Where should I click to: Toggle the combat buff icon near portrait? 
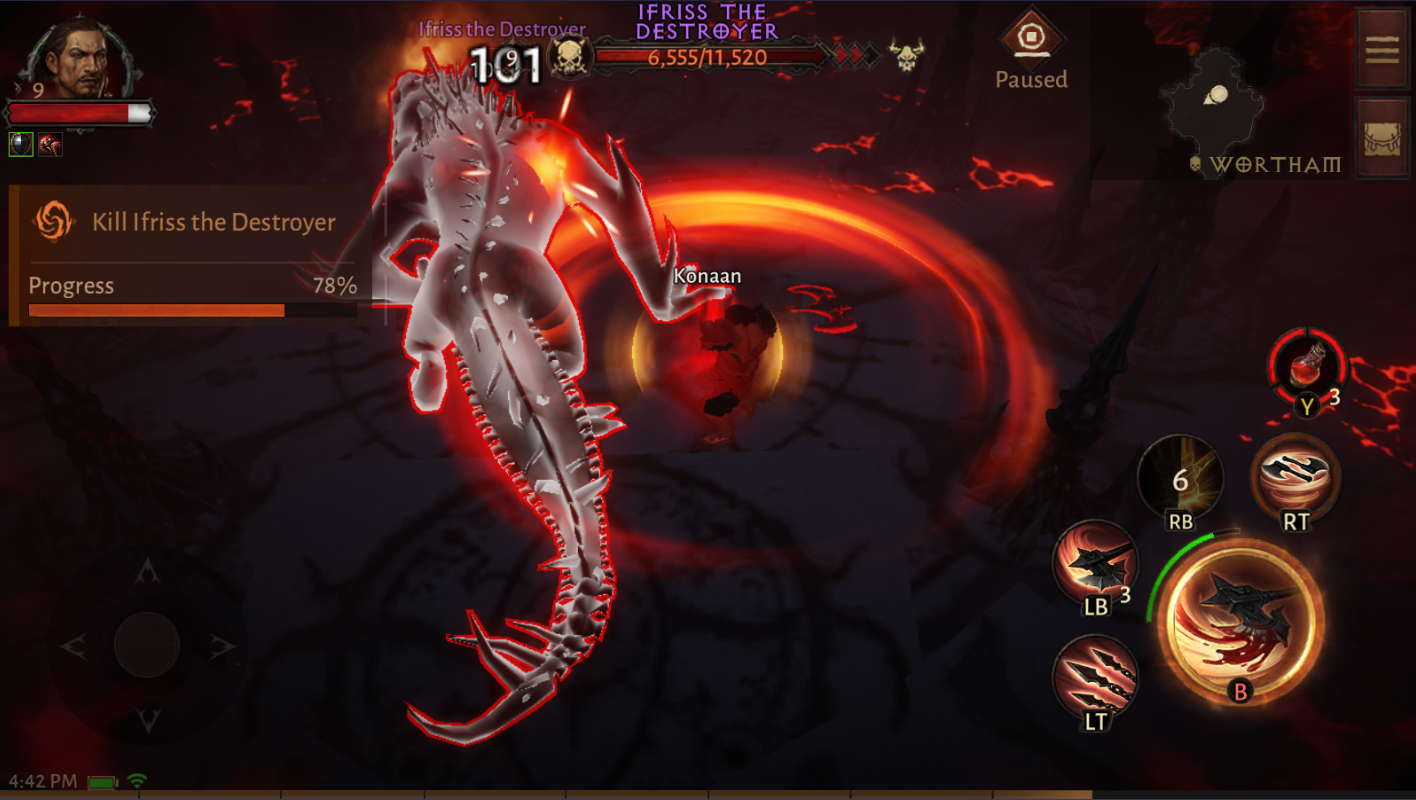(x=48, y=144)
